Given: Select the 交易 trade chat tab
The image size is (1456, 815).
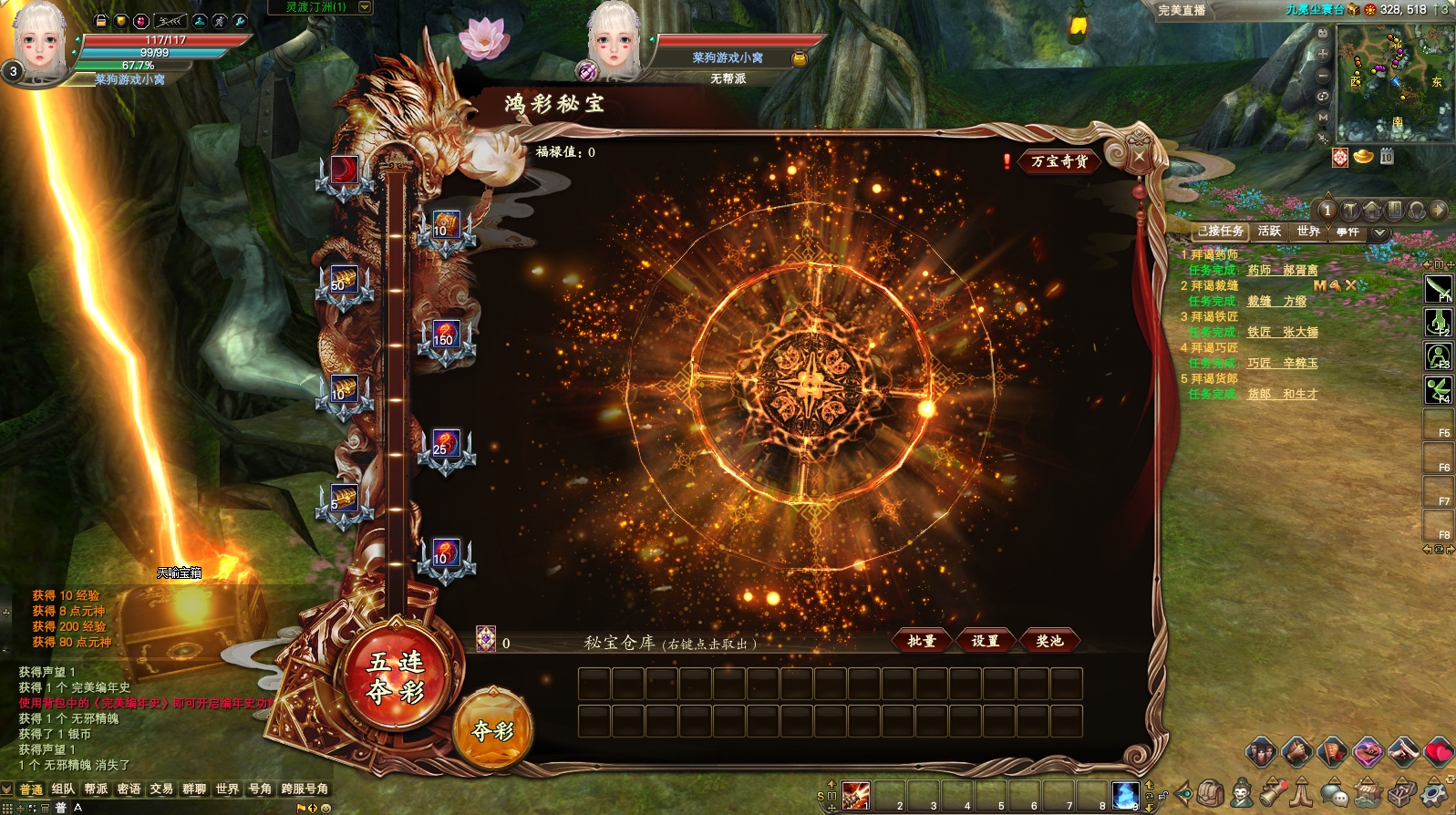Looking at the screenshot, I should coord(161,789).
